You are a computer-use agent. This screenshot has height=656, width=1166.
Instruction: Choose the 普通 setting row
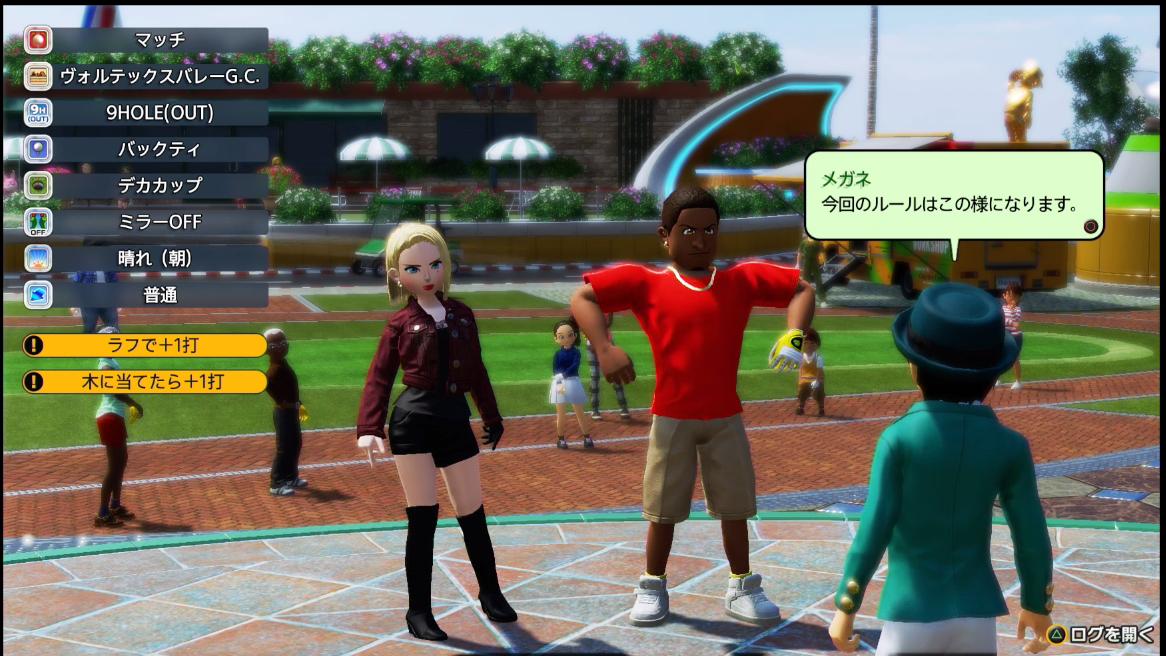coord(146,294)
